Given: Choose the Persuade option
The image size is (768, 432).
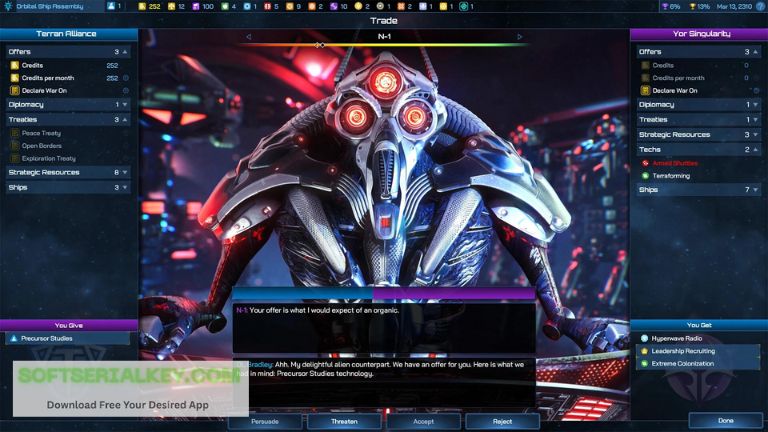Looking at the screenshot, I should [x=265, y=421].
